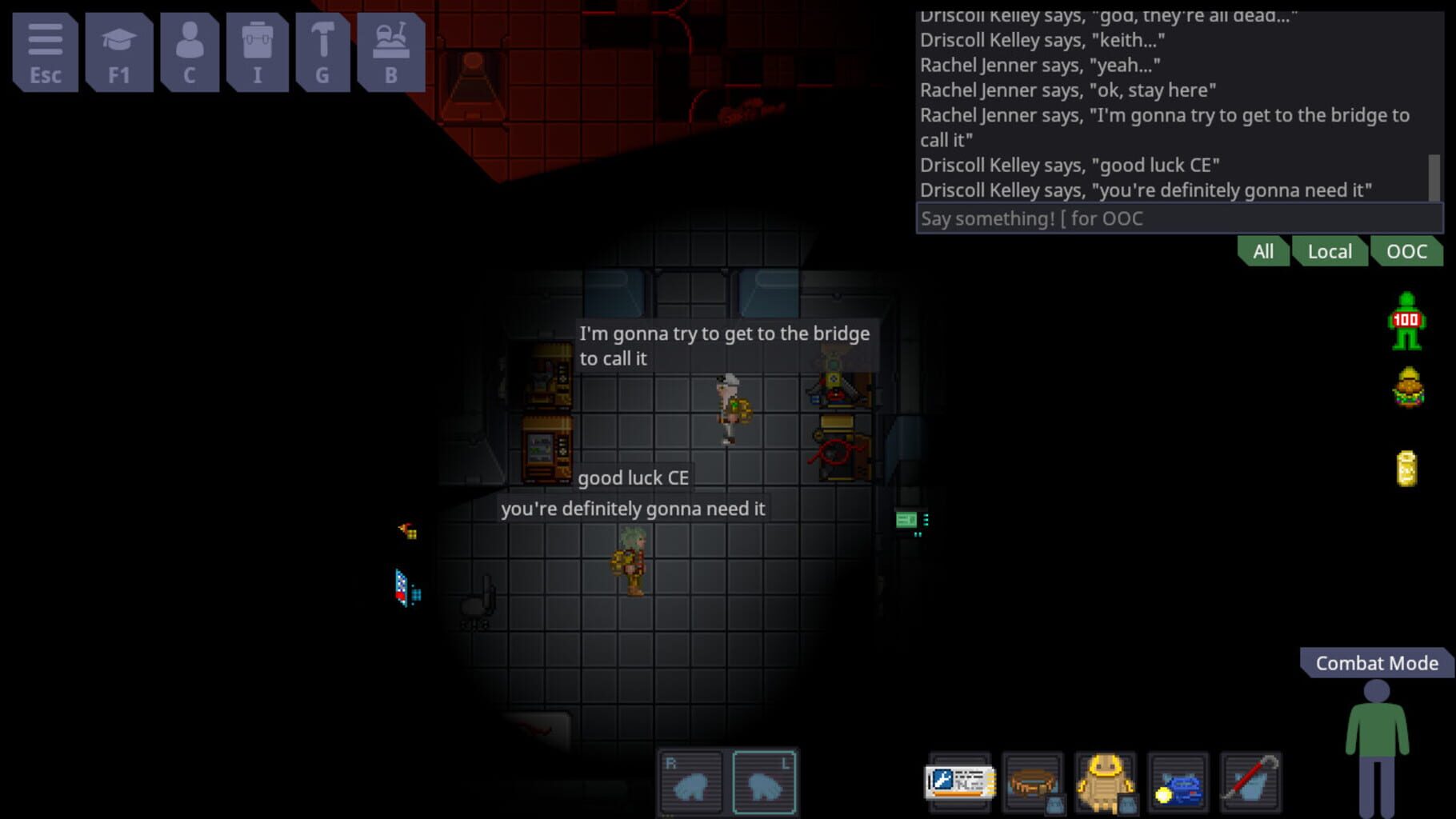Open the Escape menu
Screen dimensions: 1456x819
(x=46, y=53)
